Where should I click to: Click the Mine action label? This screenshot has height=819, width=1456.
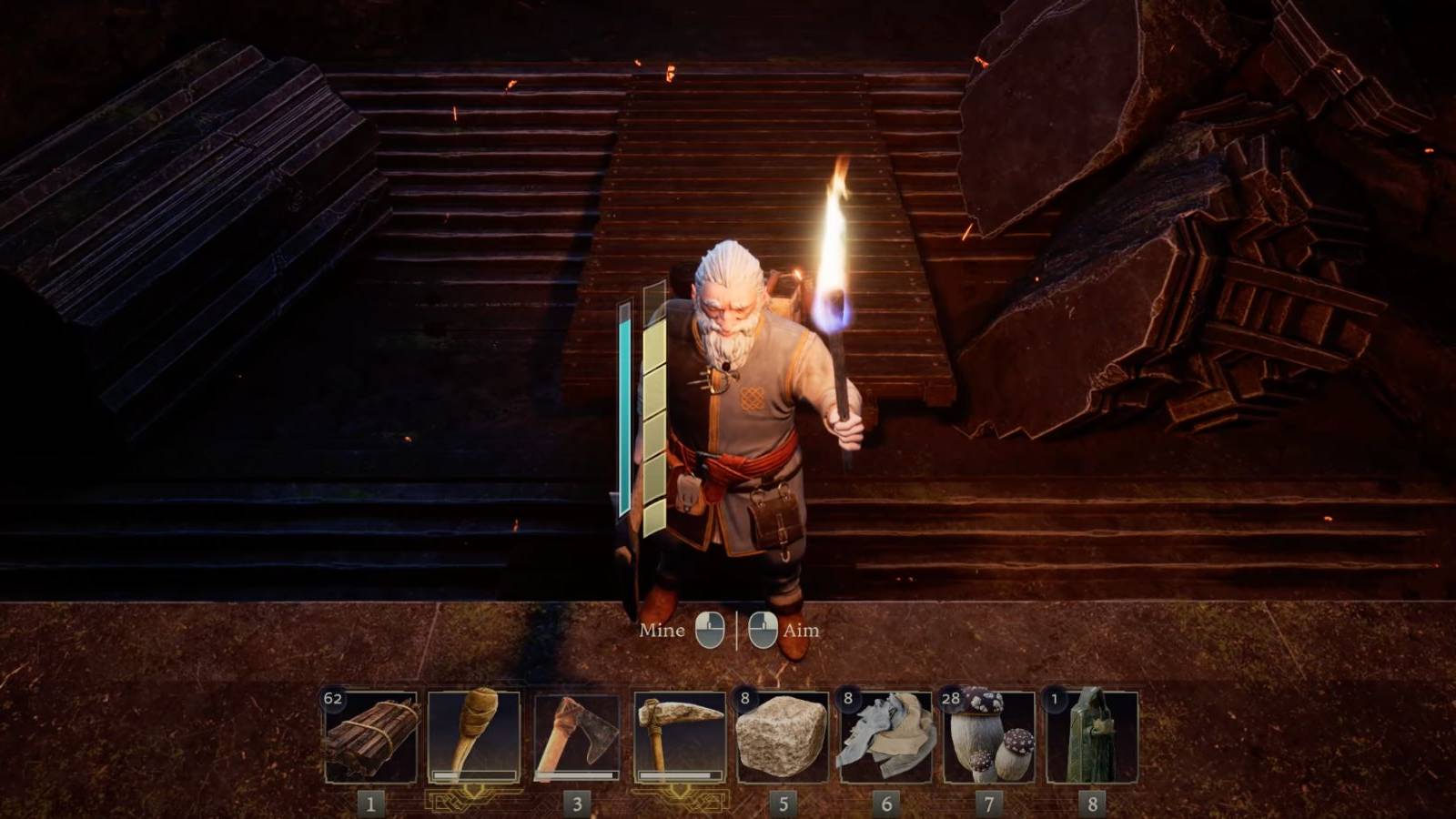point(662,629)
